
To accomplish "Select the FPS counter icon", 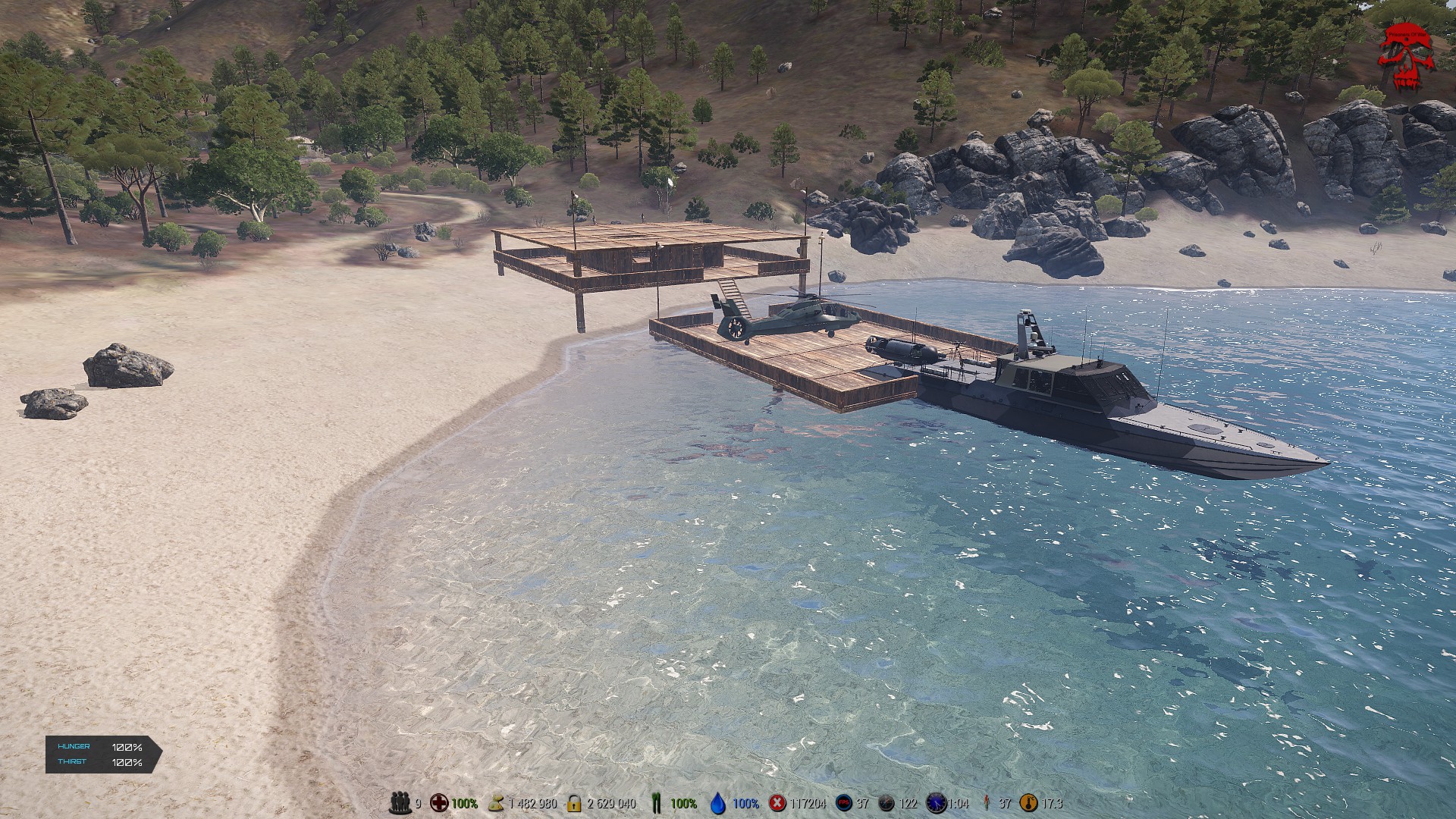I will coord(843,802).
